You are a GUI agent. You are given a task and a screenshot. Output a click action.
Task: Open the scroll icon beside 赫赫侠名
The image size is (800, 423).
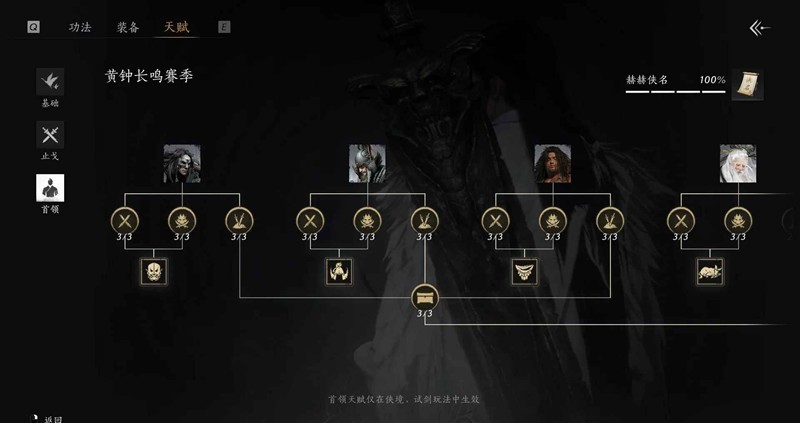747,85
